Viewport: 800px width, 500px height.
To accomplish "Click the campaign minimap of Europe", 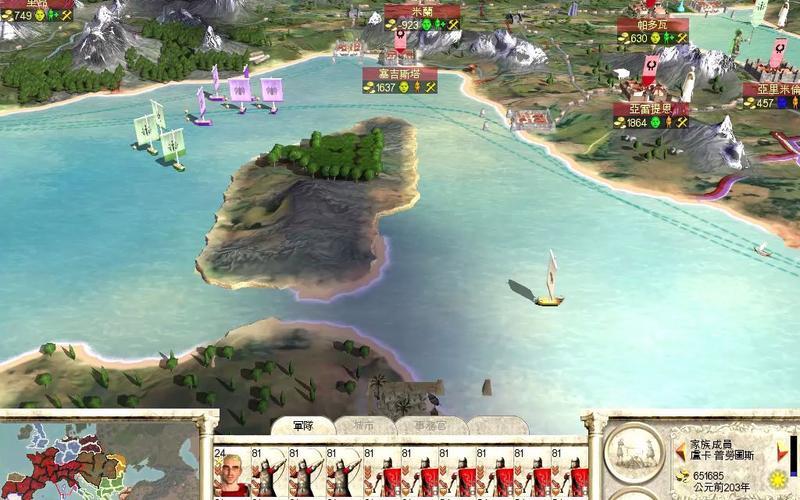I will click(x=100, y=462).
